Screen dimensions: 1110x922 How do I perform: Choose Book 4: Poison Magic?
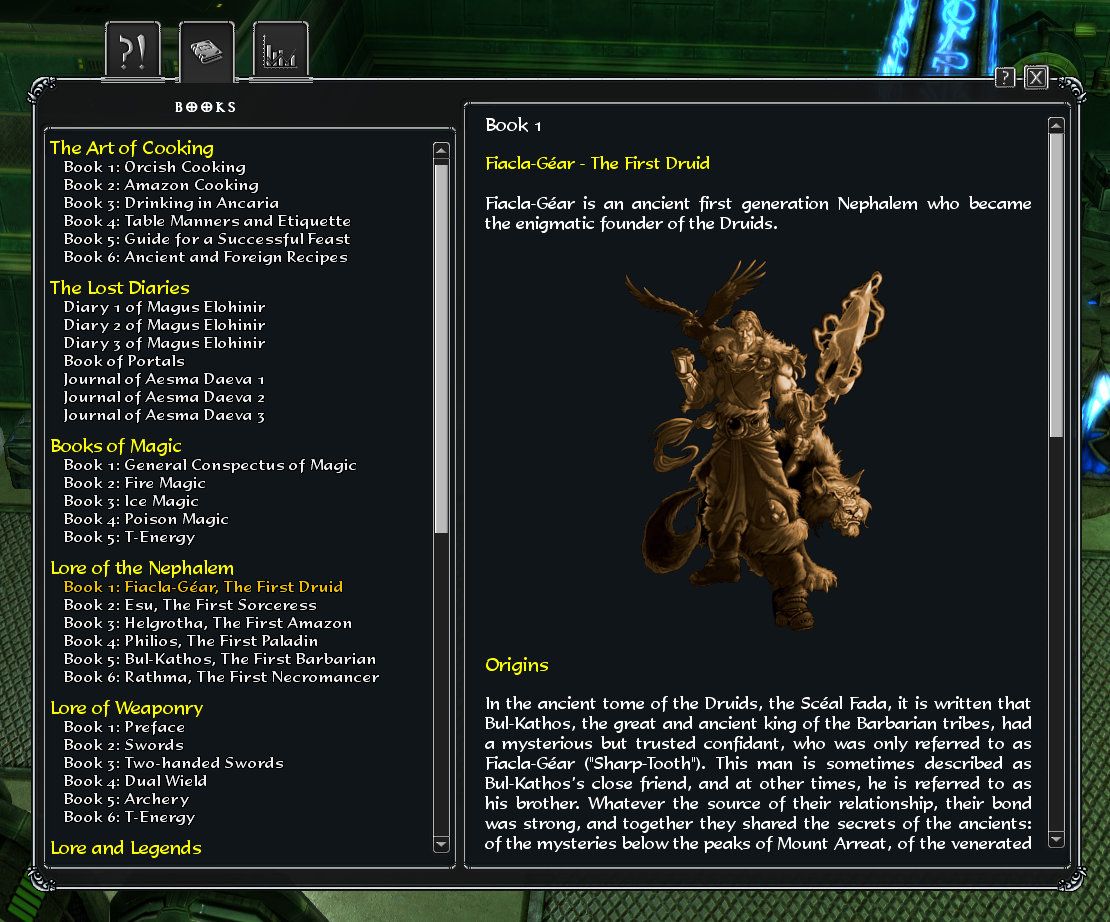tap(146, 519)
